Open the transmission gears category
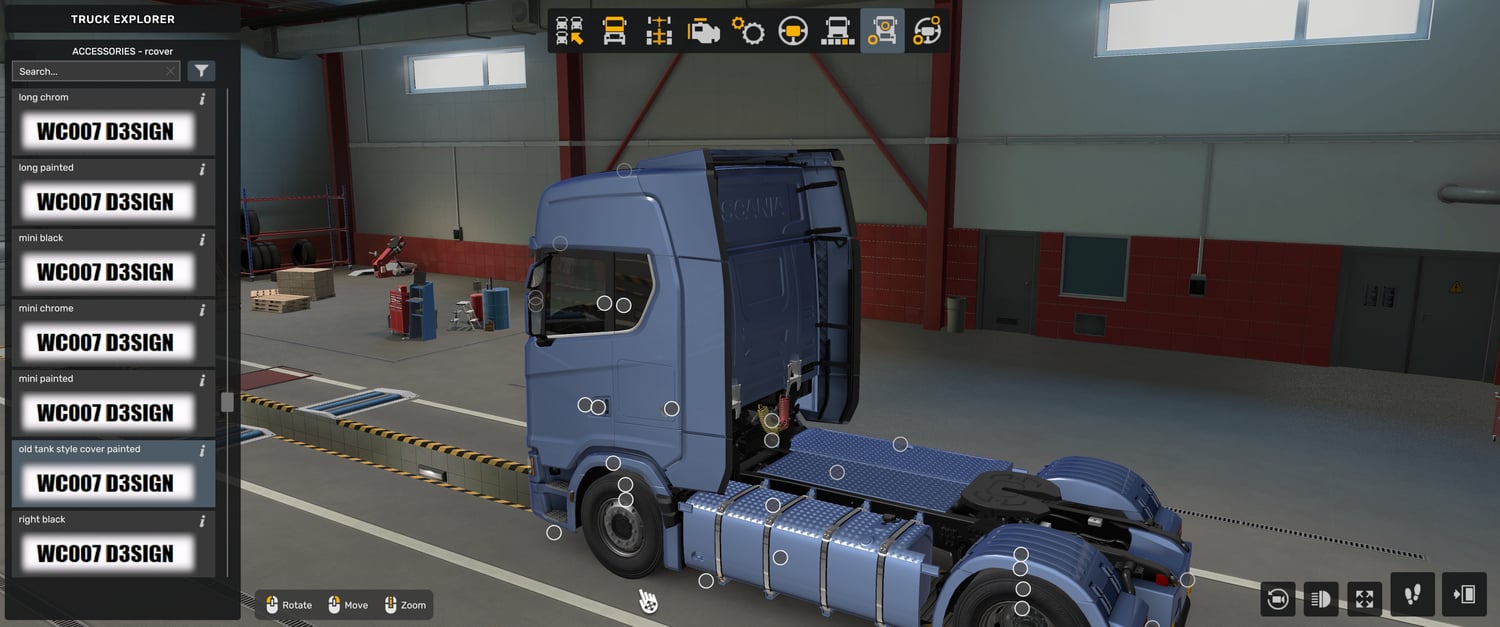 tap(748, 31)
